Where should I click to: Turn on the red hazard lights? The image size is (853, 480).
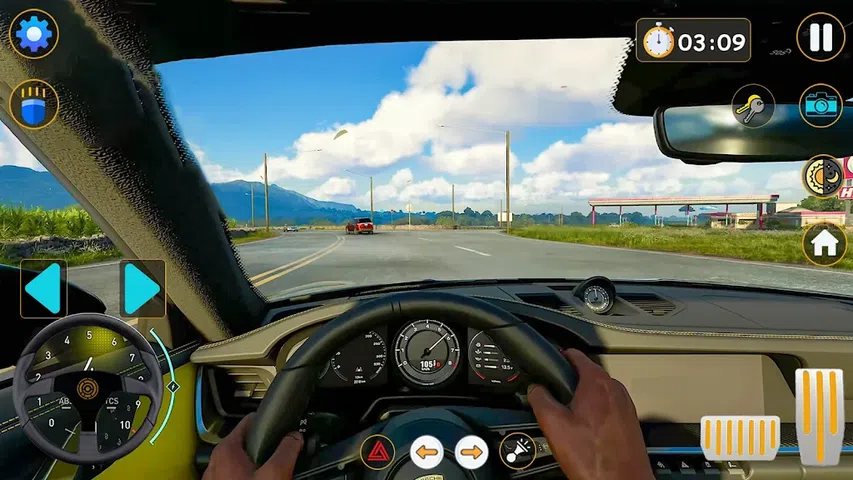[x=377, y=452]
